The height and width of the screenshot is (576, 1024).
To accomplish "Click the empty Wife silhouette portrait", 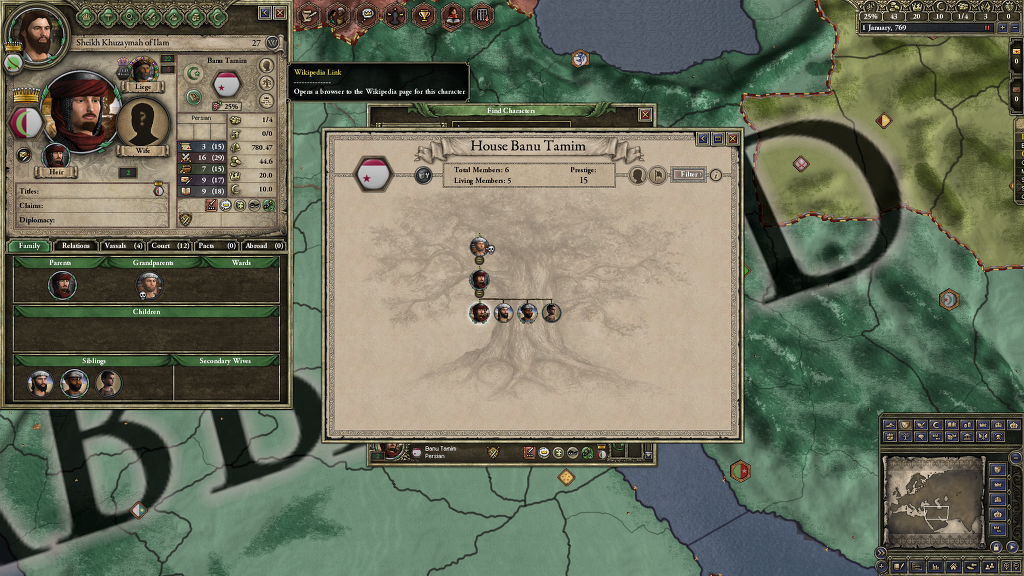I will 143,122.
